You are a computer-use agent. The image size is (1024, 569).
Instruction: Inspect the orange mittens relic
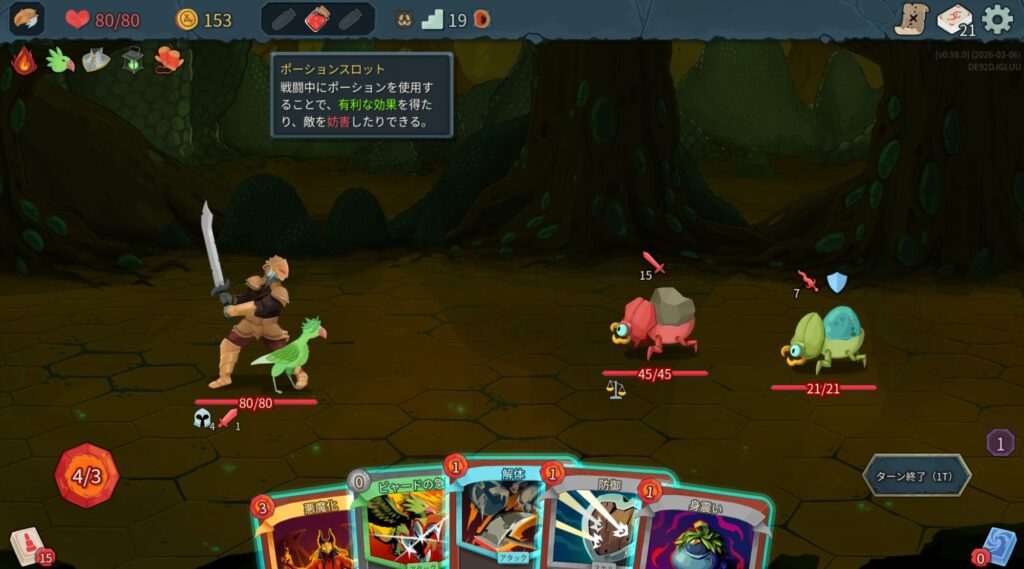tap(169, 61)
